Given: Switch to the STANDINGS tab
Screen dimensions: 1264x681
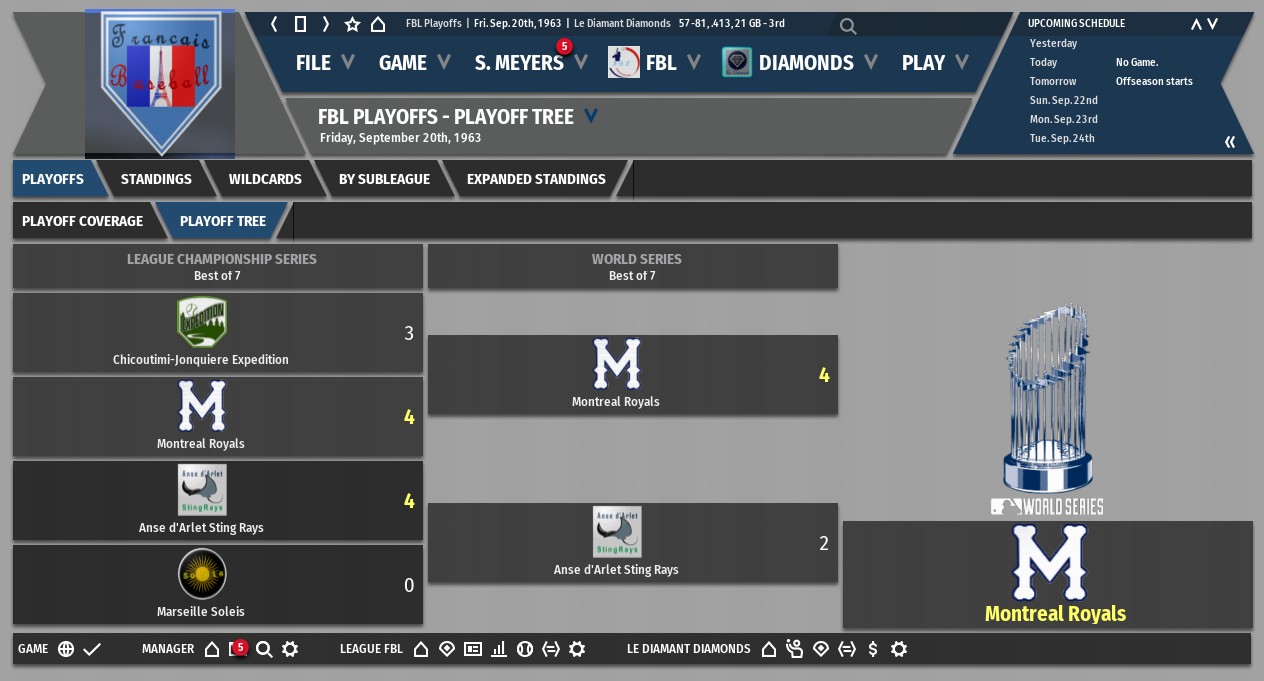Looking at the screenshot, I should (156, 179).
